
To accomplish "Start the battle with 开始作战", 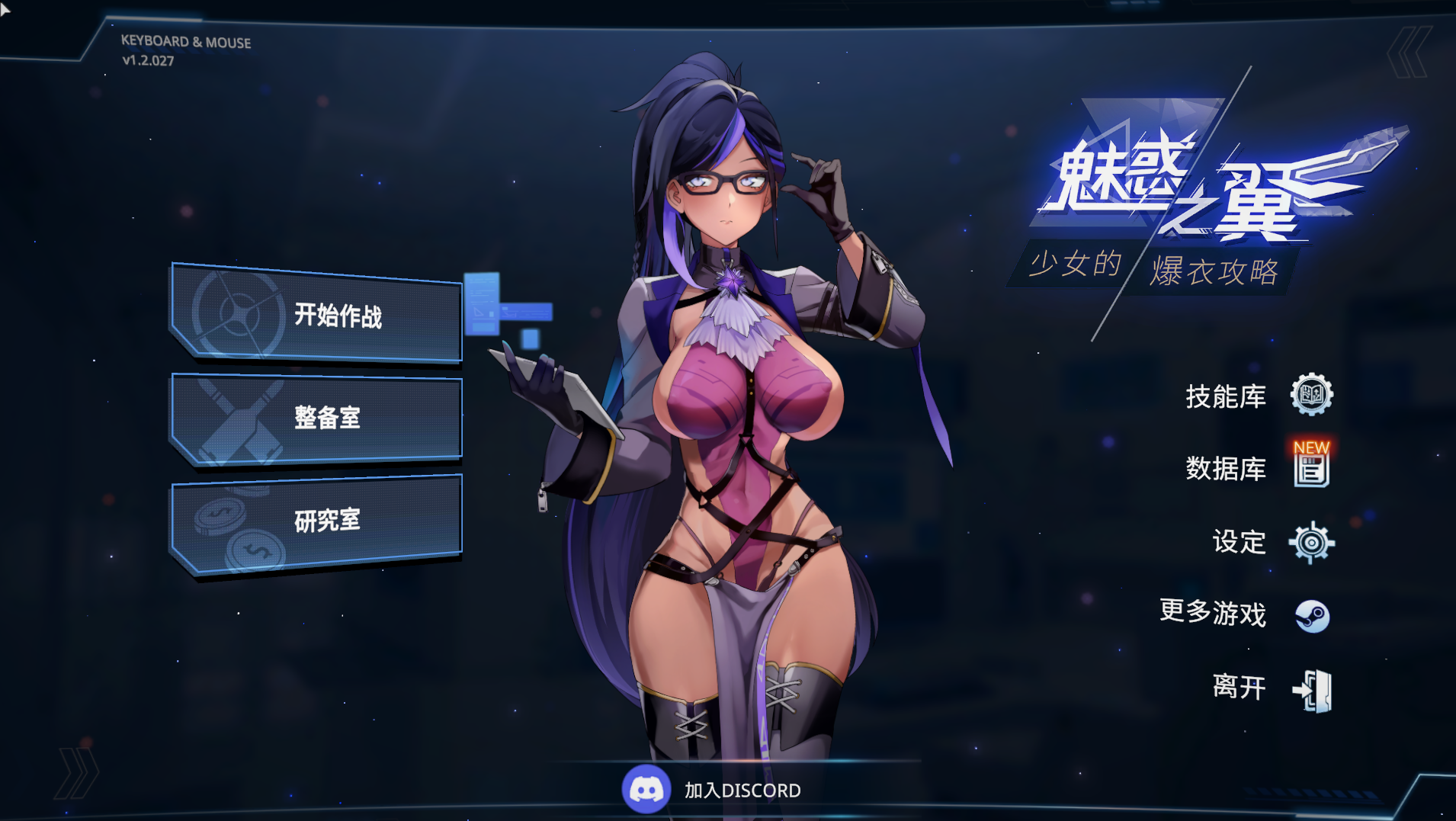I will coord(316,315).
